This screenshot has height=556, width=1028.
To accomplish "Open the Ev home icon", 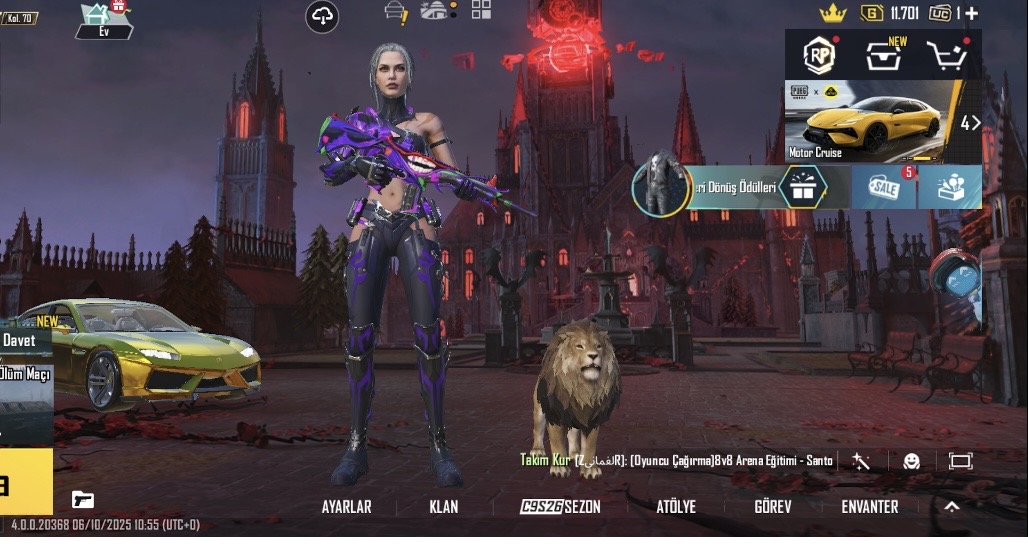I will pyautogui.click(x=103, y=20).
